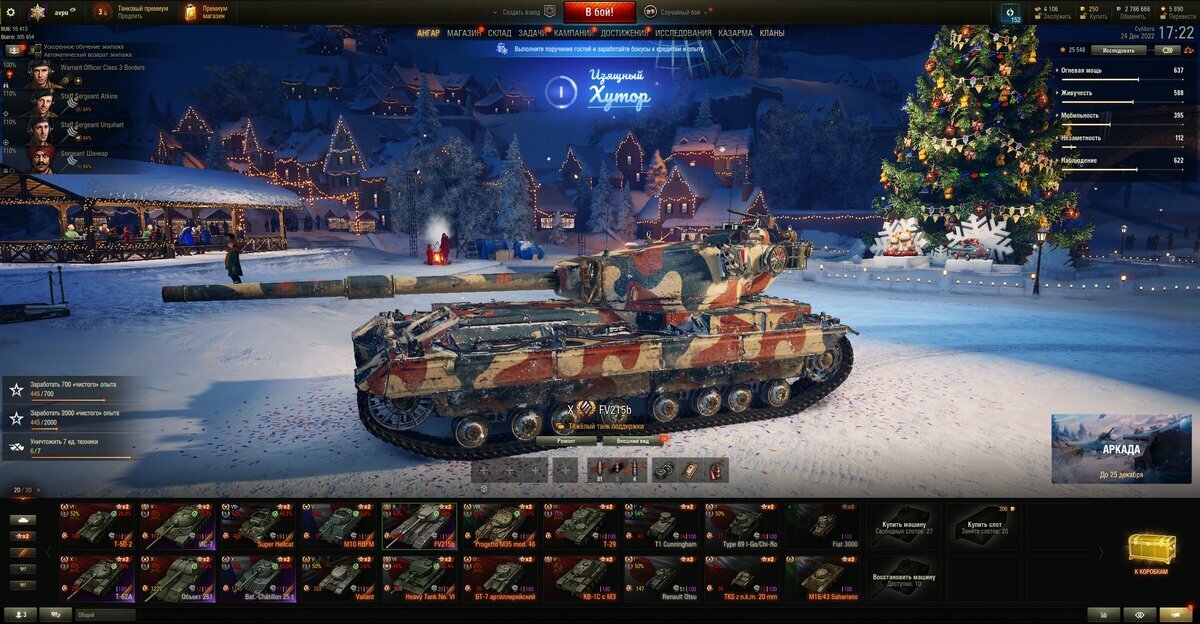This screenshot has height=624, width=1200.
Task: Show the КАЗАРМА tab
Action: (735, 33)
